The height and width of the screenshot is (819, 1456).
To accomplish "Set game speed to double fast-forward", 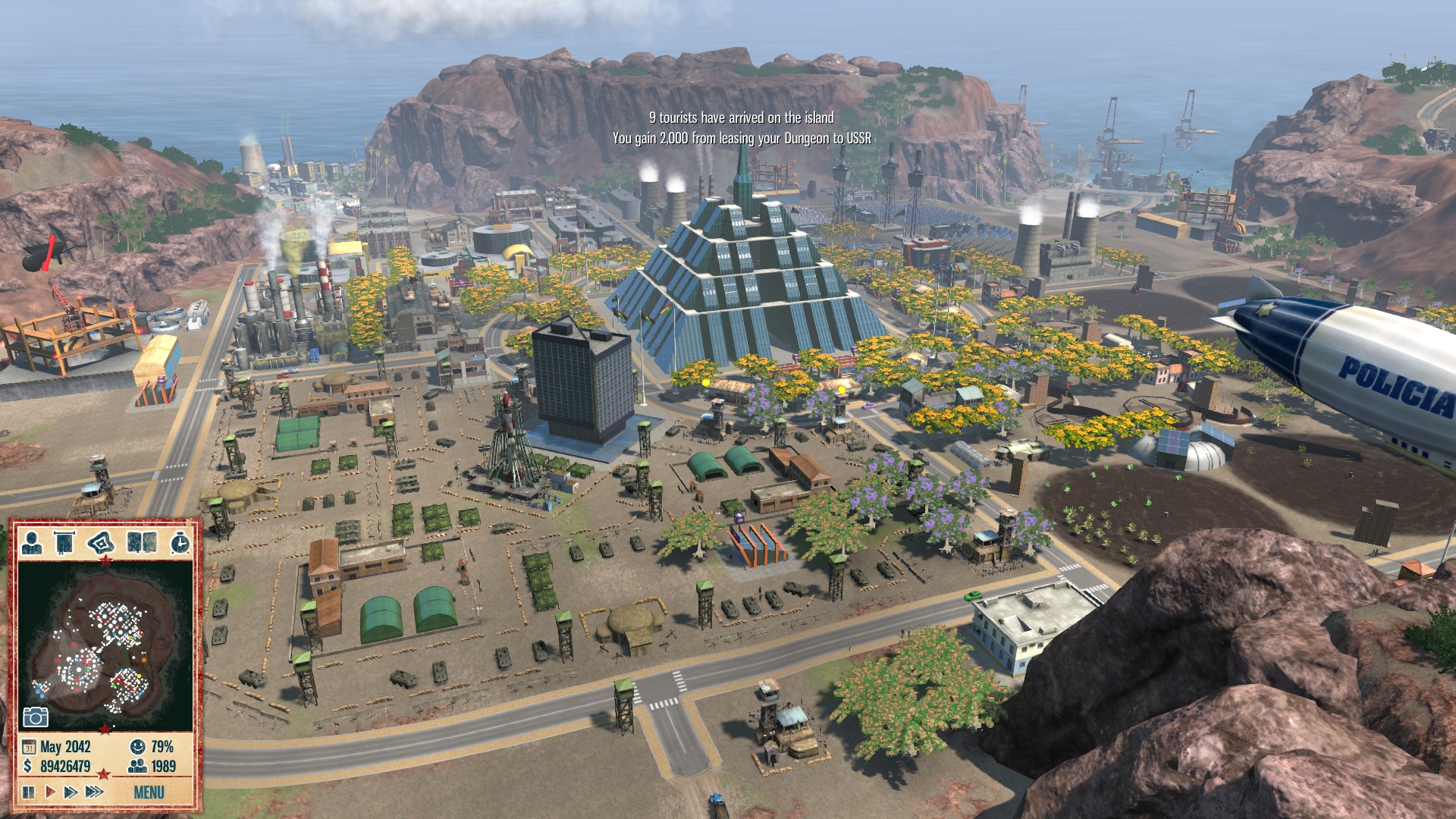I will tap(71, 792).
